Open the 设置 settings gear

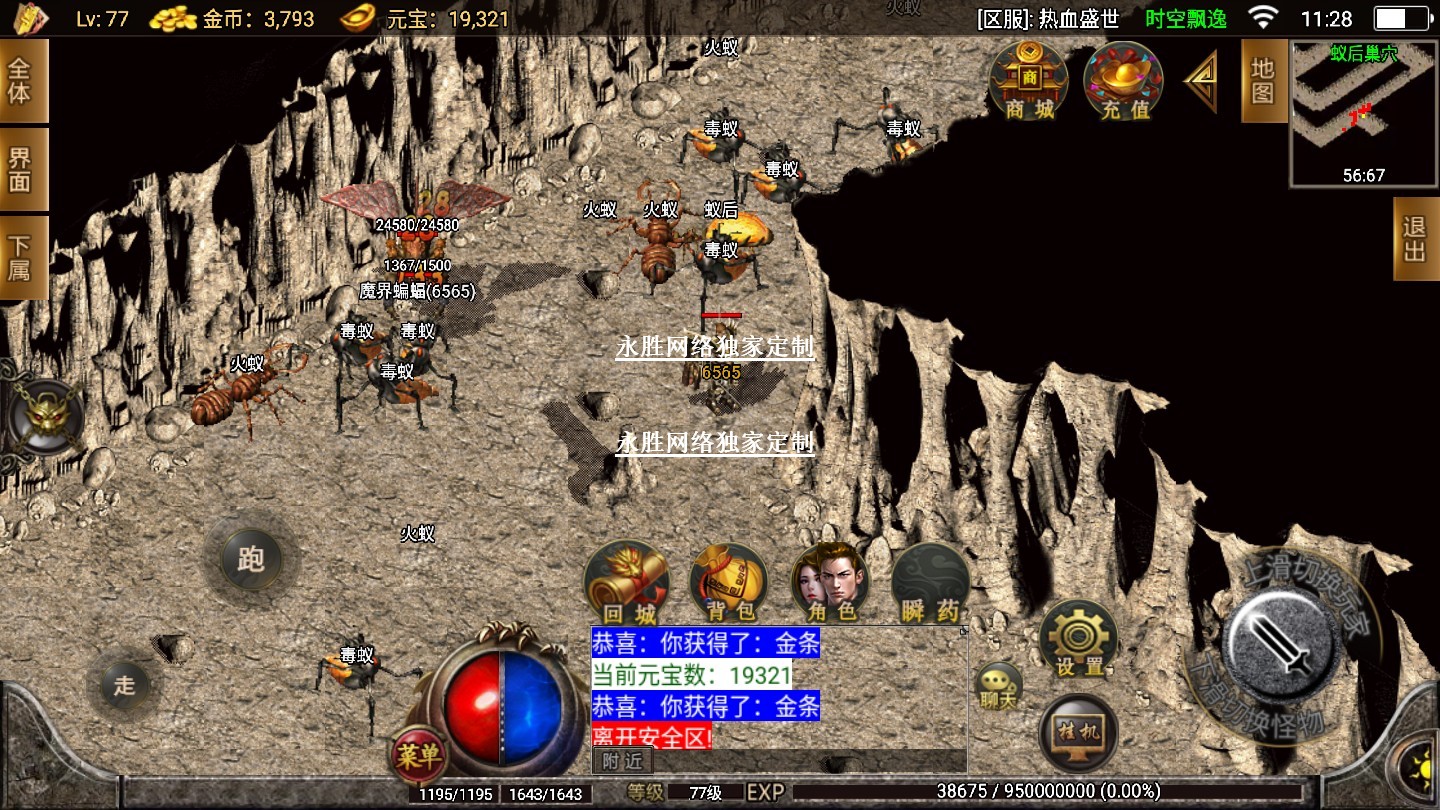pyautogui.click(x=1079, y=640)
